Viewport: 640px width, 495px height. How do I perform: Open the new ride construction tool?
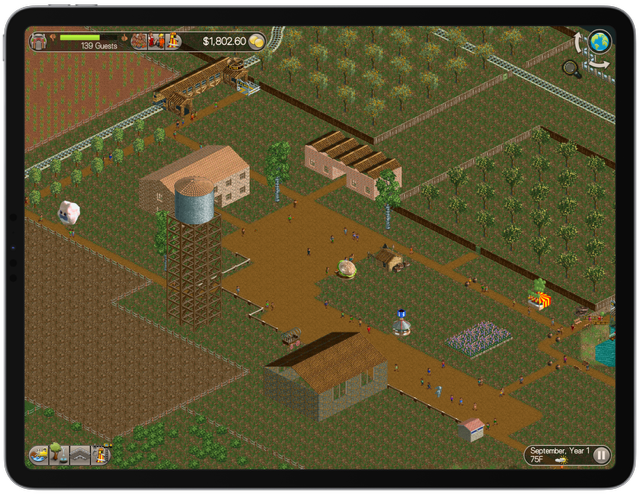coord(100,455)
